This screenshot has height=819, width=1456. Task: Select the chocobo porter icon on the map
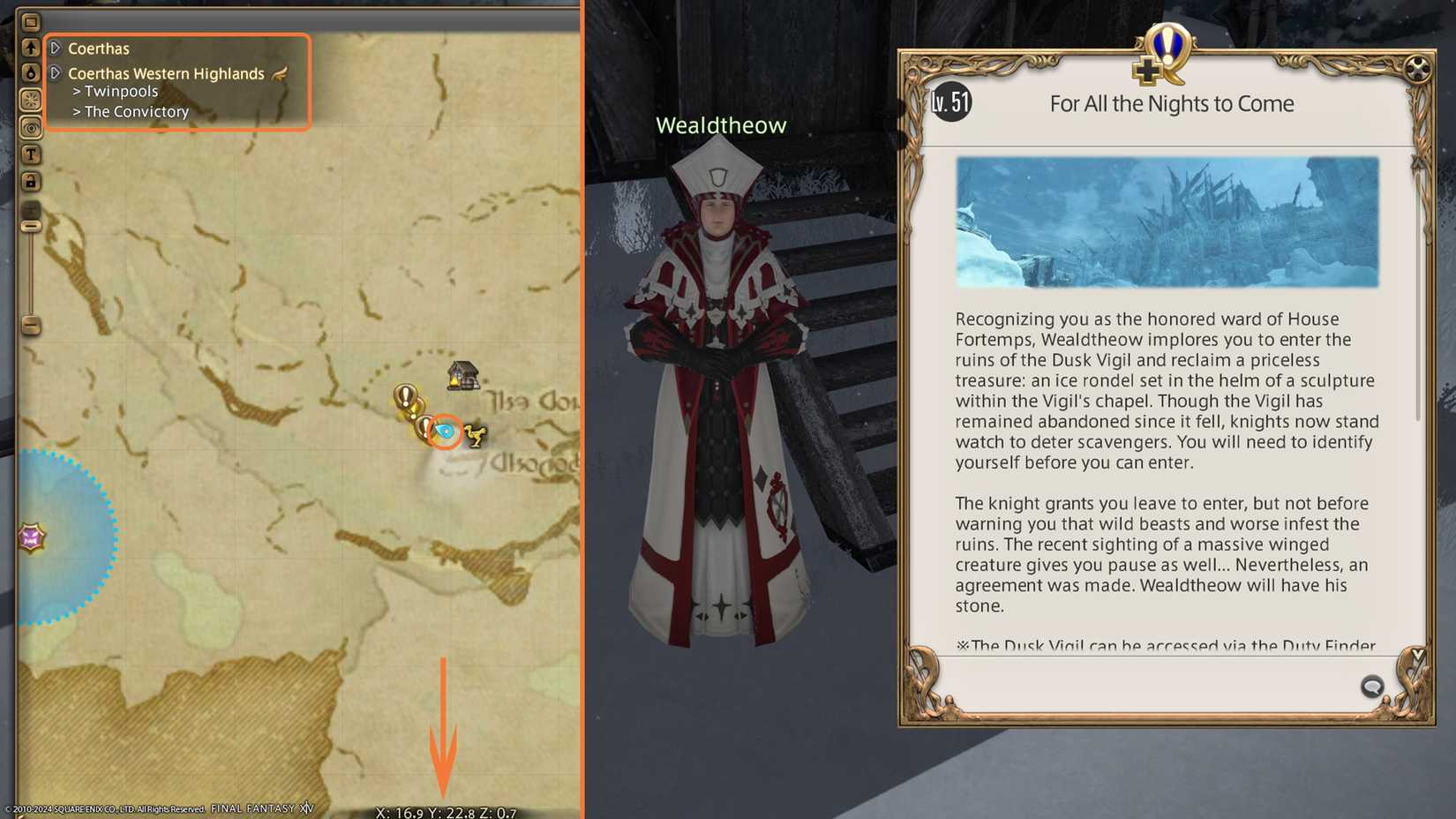pos(477,437)
